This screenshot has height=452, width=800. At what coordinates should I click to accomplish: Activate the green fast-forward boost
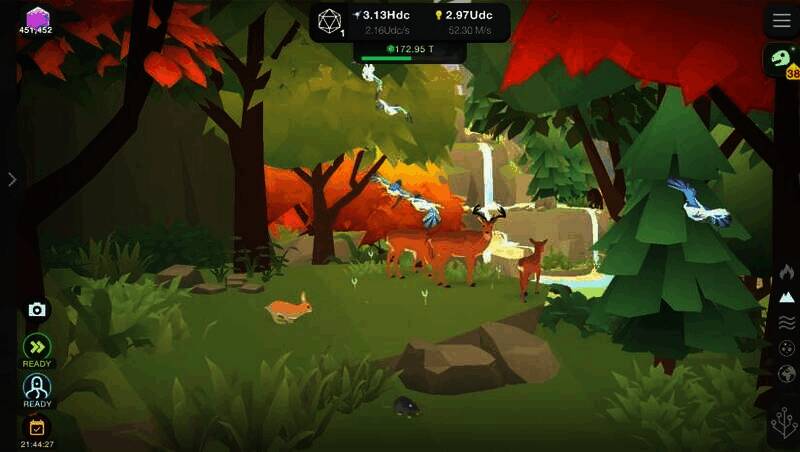click(37, 346)
